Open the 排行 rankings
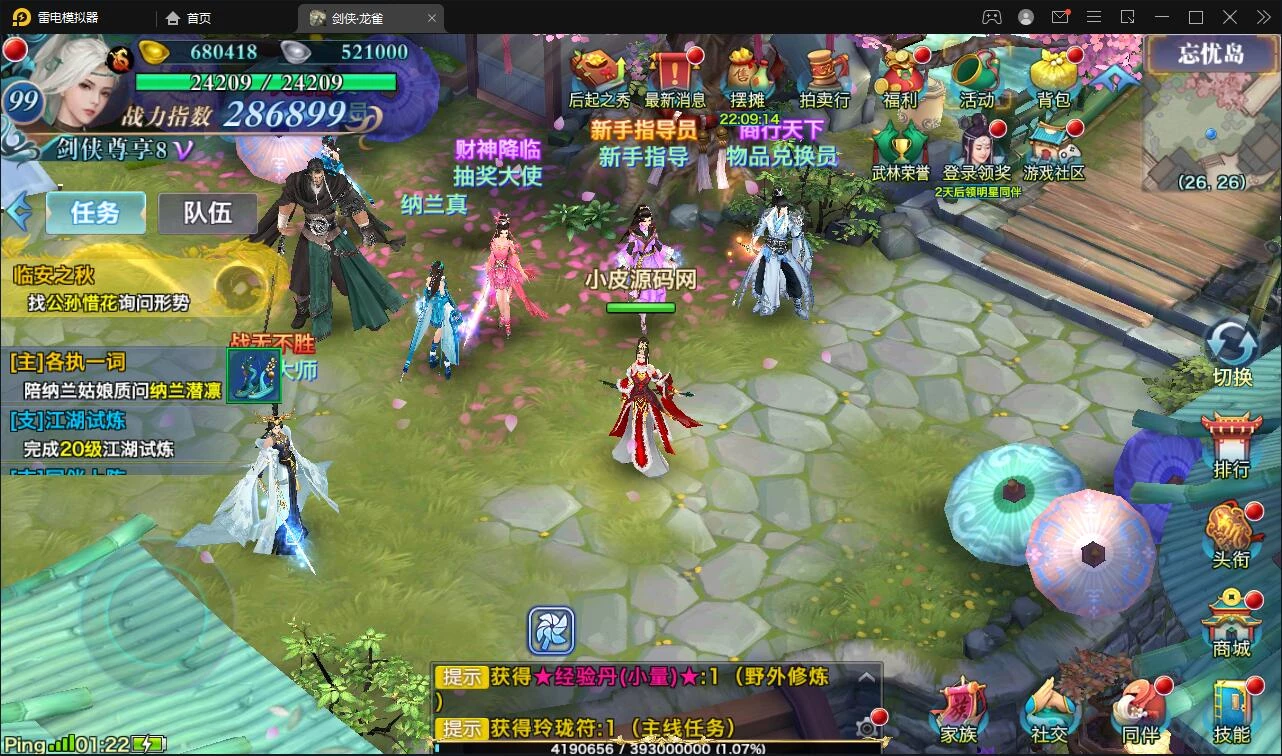This screenshot has height=756, width=1282. tap(1231, 444)
